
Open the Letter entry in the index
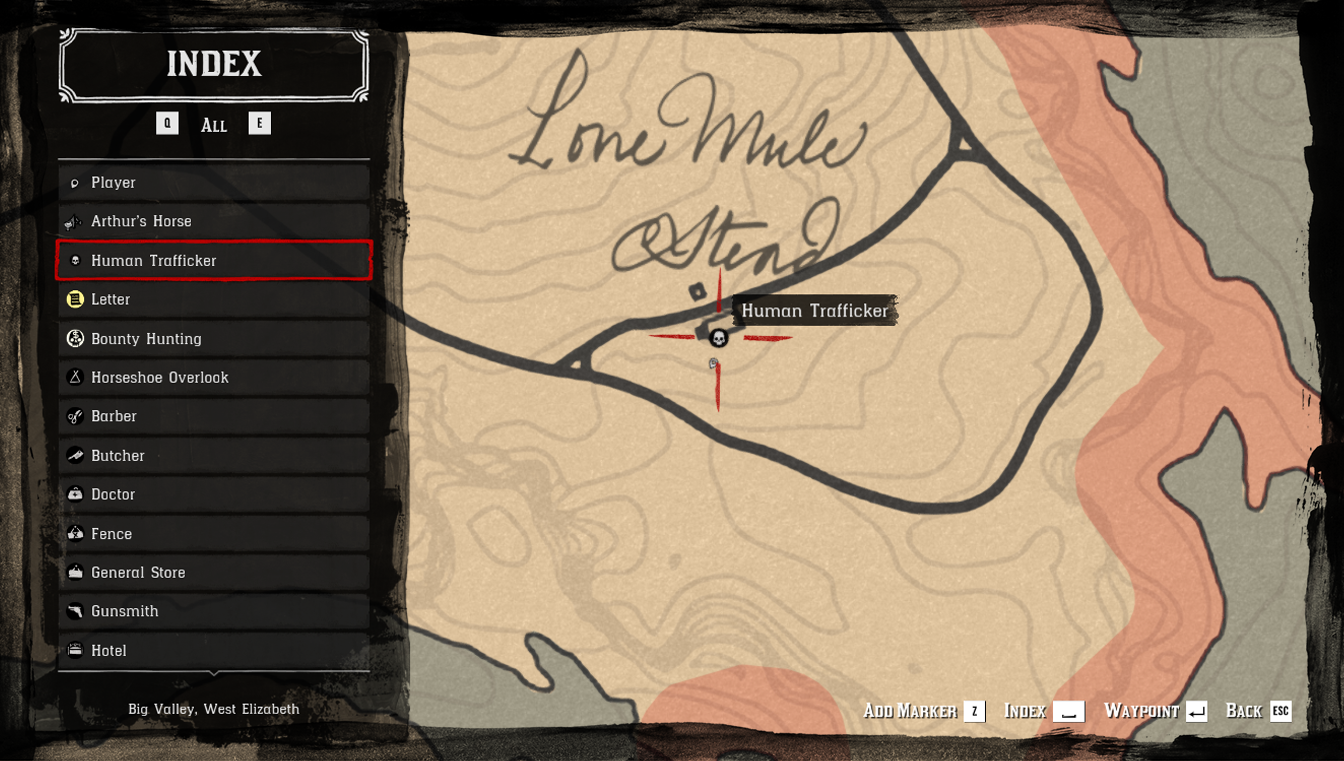pyautogui.click(x=213, y=300)
